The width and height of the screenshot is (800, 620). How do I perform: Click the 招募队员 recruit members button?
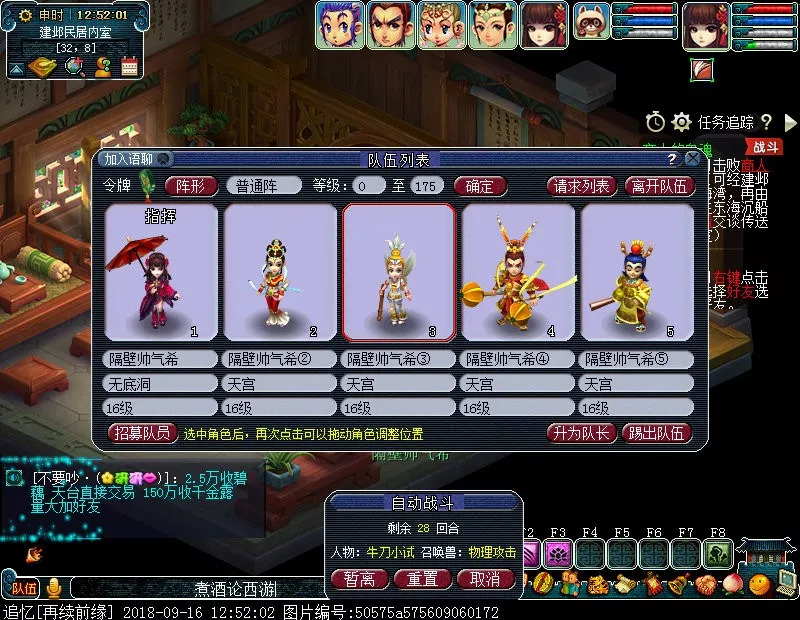pyautogui.click(x=139, y=433)
